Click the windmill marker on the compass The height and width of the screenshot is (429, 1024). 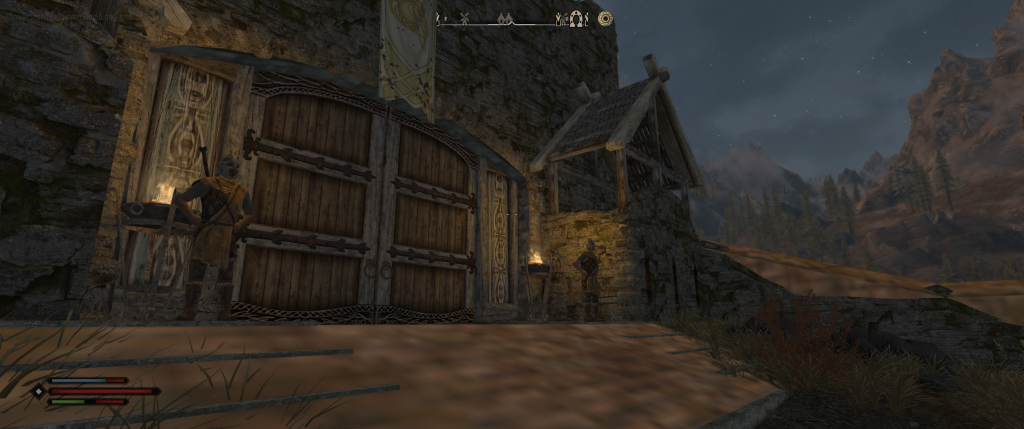coord(464,18)
